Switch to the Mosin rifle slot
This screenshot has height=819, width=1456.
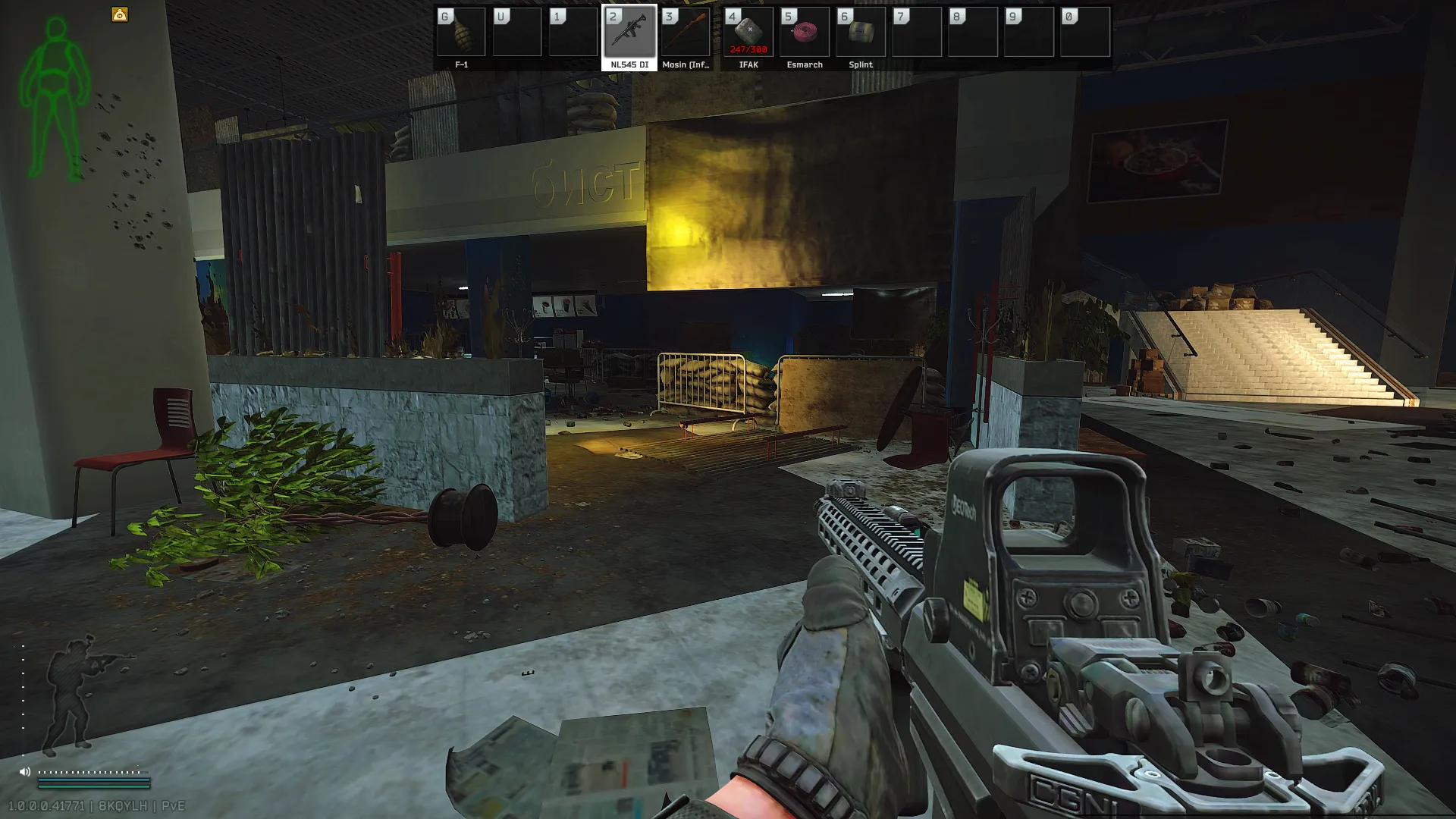coord(686,33)
